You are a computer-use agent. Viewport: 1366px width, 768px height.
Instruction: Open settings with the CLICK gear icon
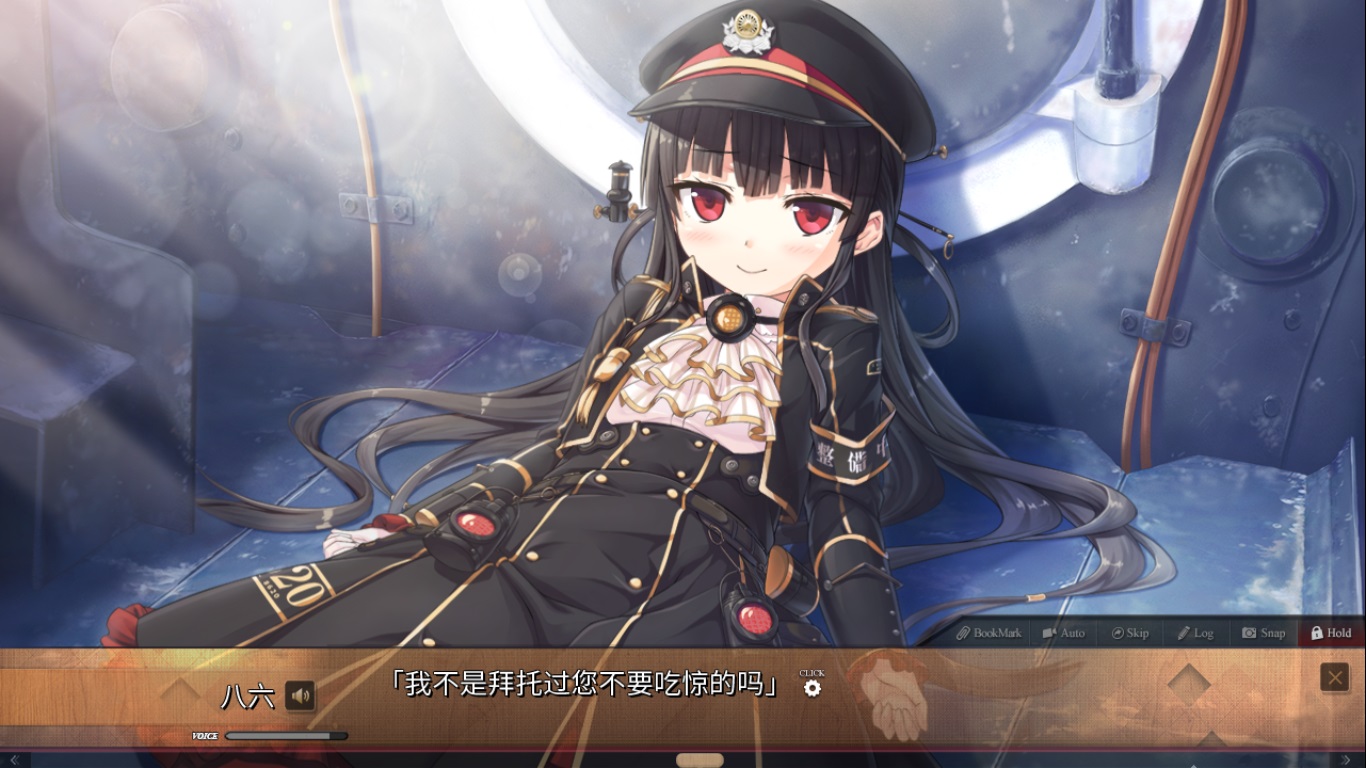point(812,689)
